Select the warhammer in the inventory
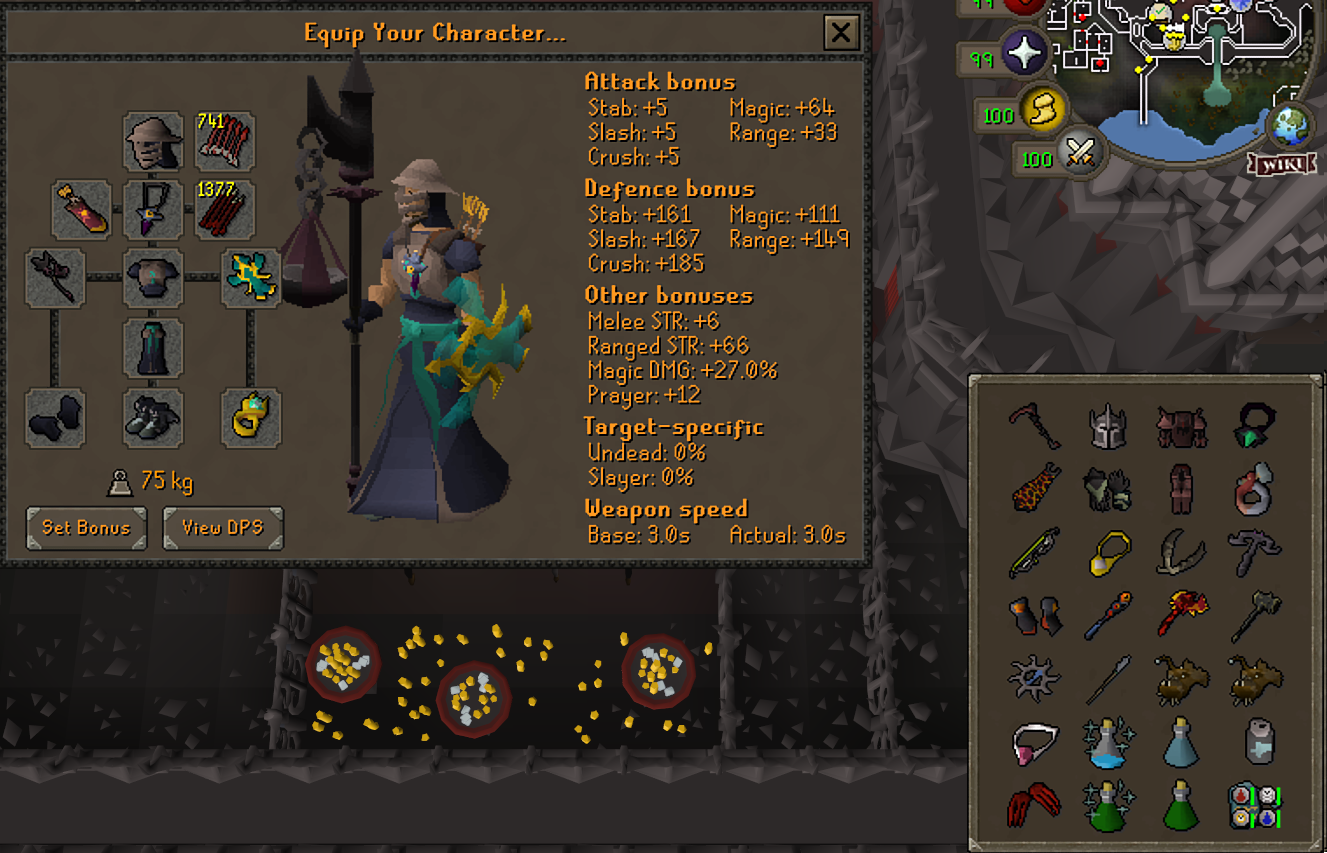Viewport: 1327px width, 853px height. point(1257,614)
